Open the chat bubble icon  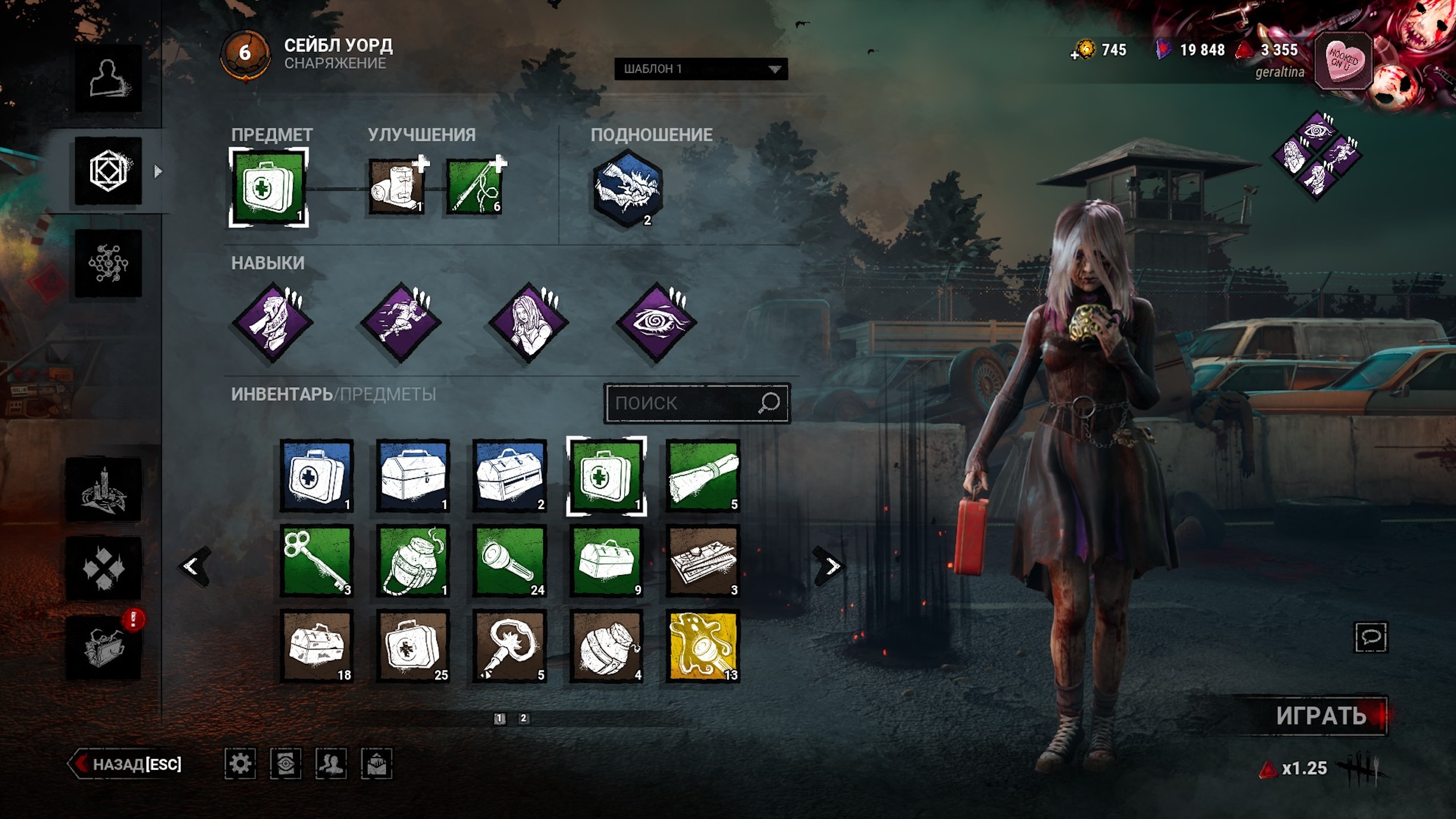tap(1371, 637)
